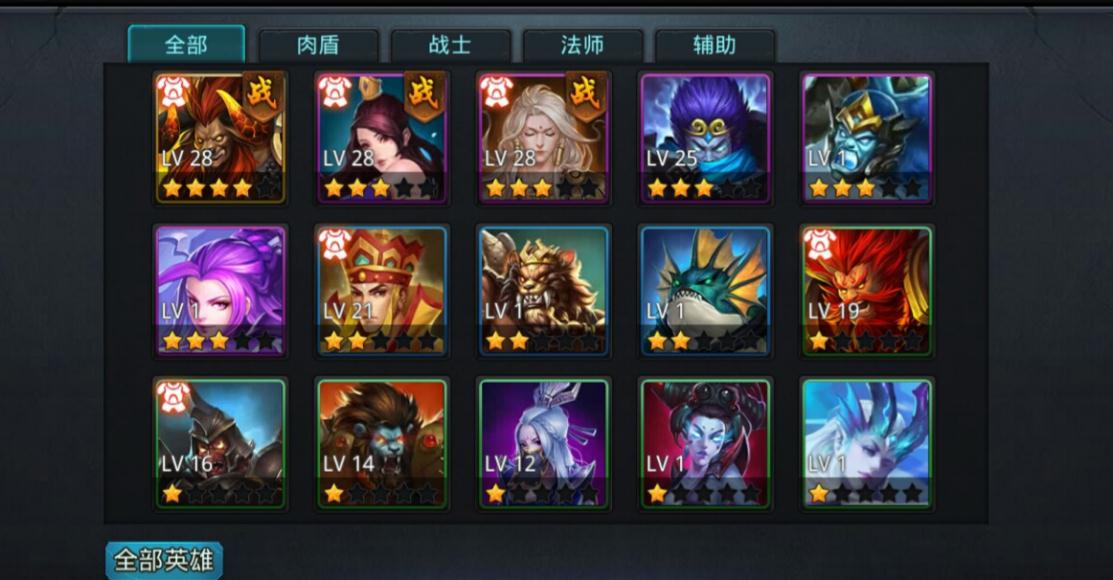Choose the blue armored three-star hero

click(867, 138)
